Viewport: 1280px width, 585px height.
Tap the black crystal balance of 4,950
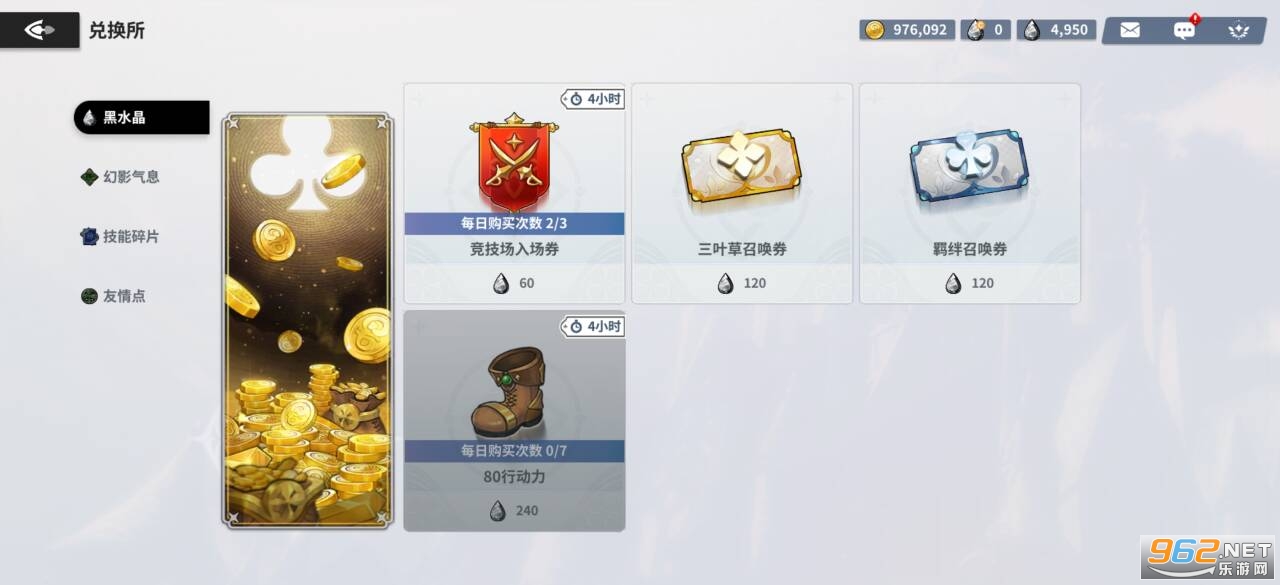pyautogui.click(x=1057, y=30)
